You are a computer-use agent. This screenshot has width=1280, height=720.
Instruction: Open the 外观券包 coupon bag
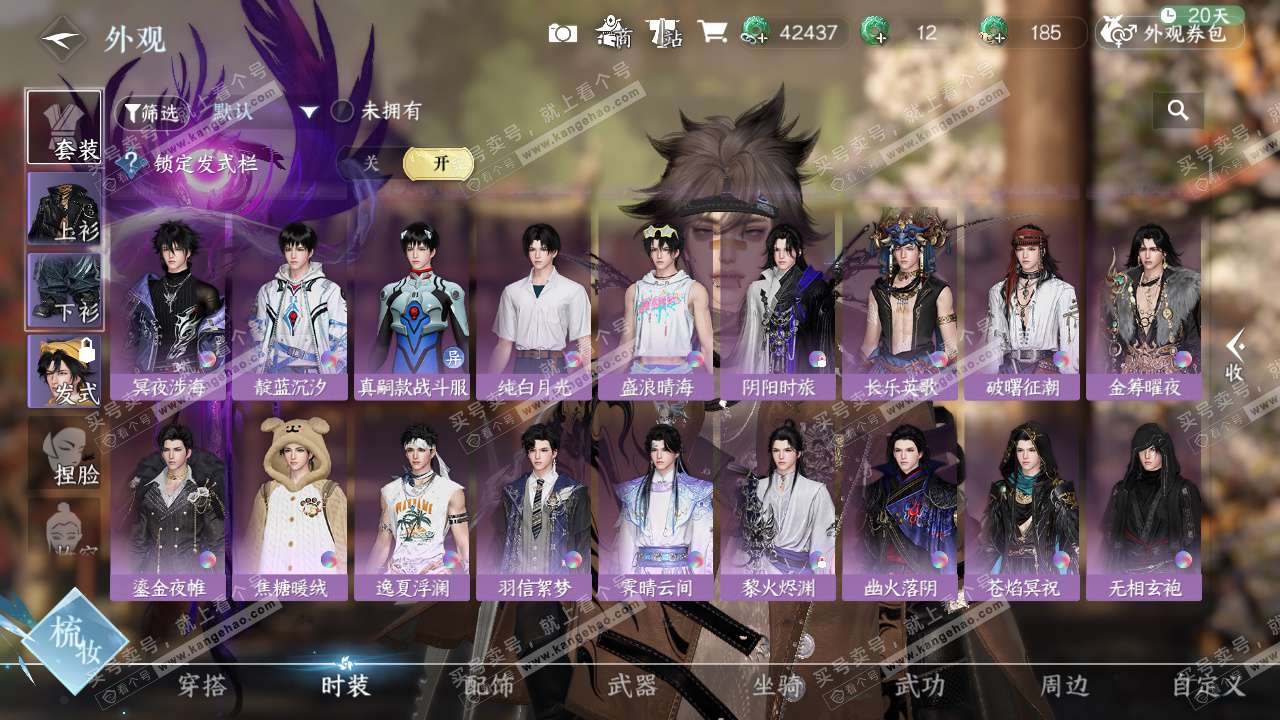1170,33
